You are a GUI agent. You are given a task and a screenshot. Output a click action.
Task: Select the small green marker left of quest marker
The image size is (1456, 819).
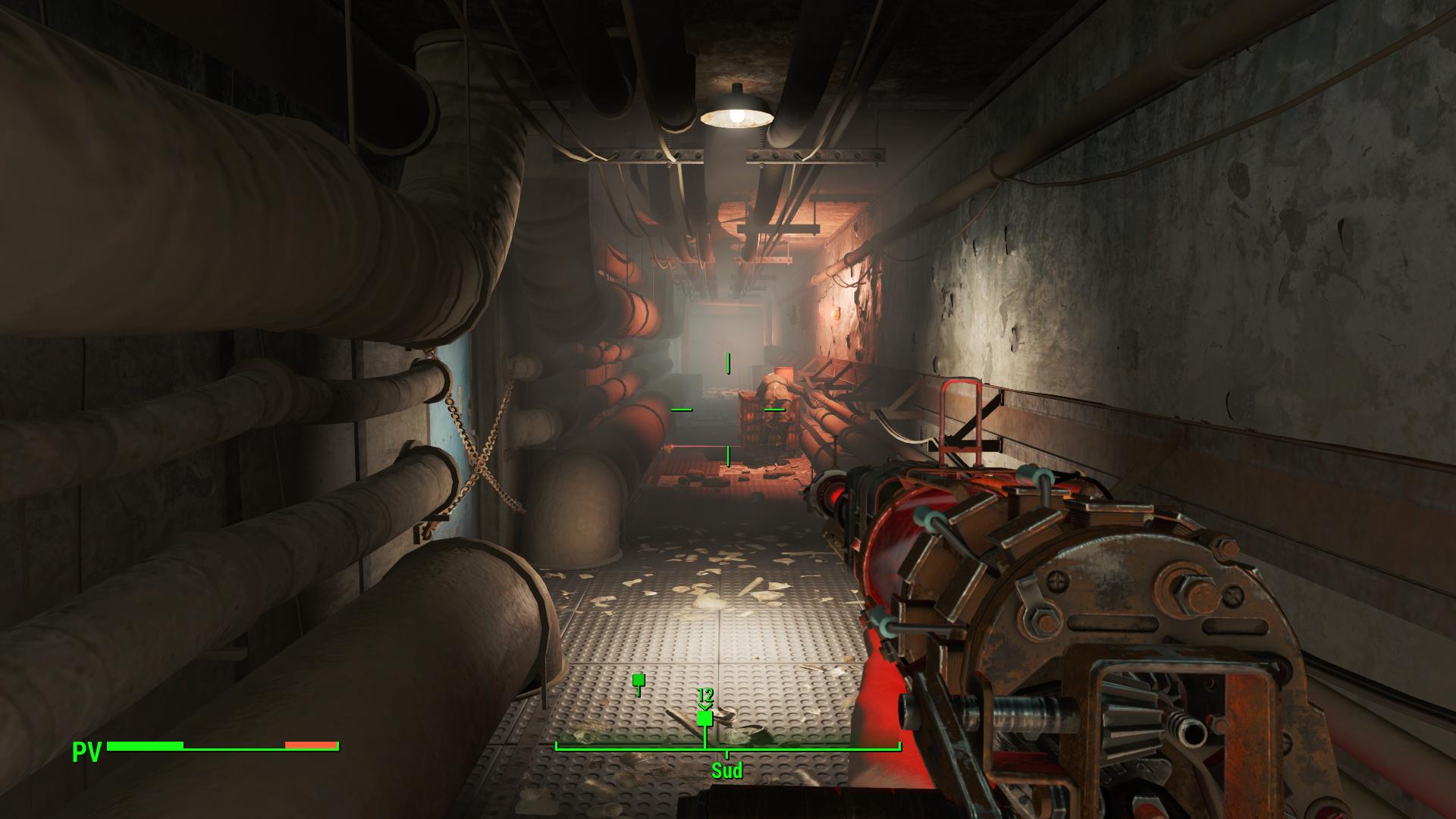click(638, 680)
